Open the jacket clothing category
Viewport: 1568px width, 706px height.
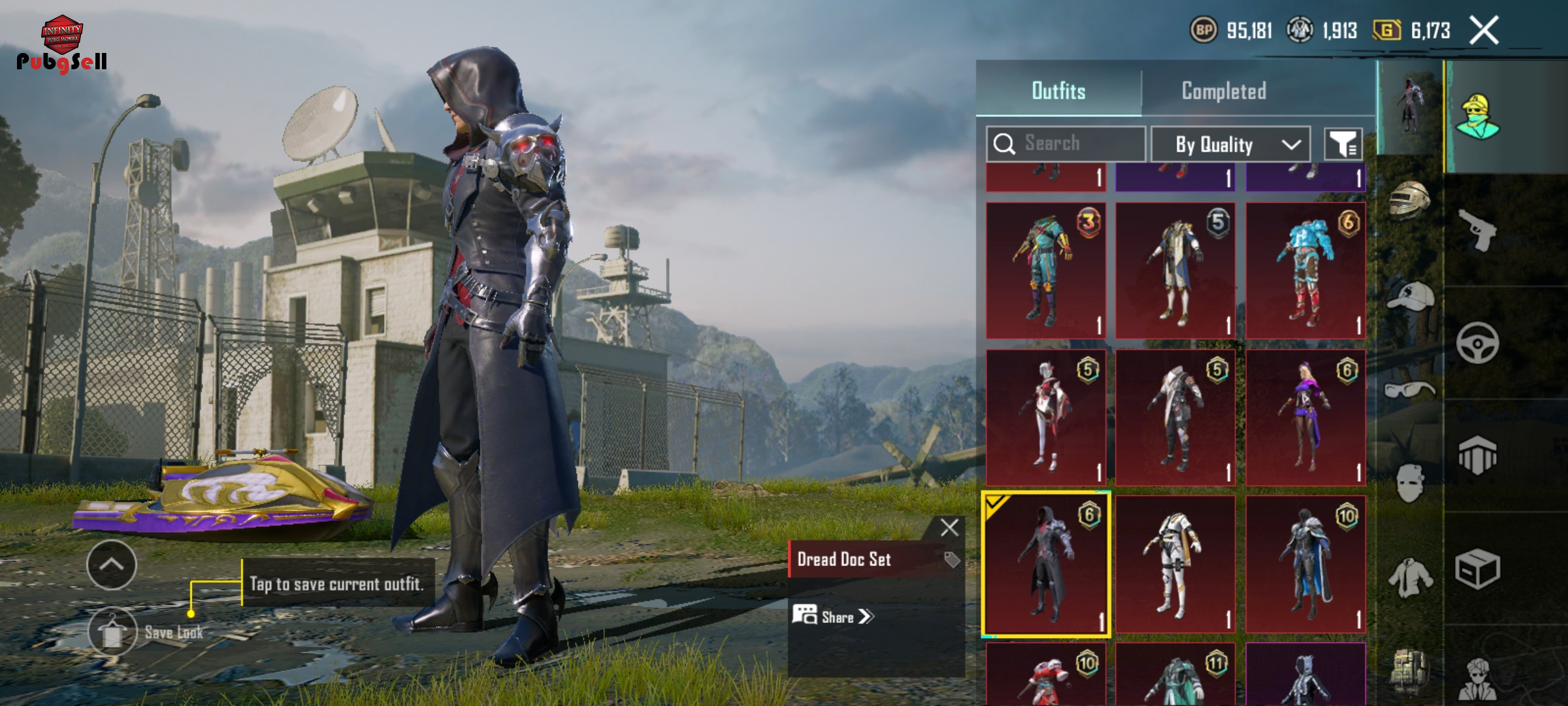1410,579
